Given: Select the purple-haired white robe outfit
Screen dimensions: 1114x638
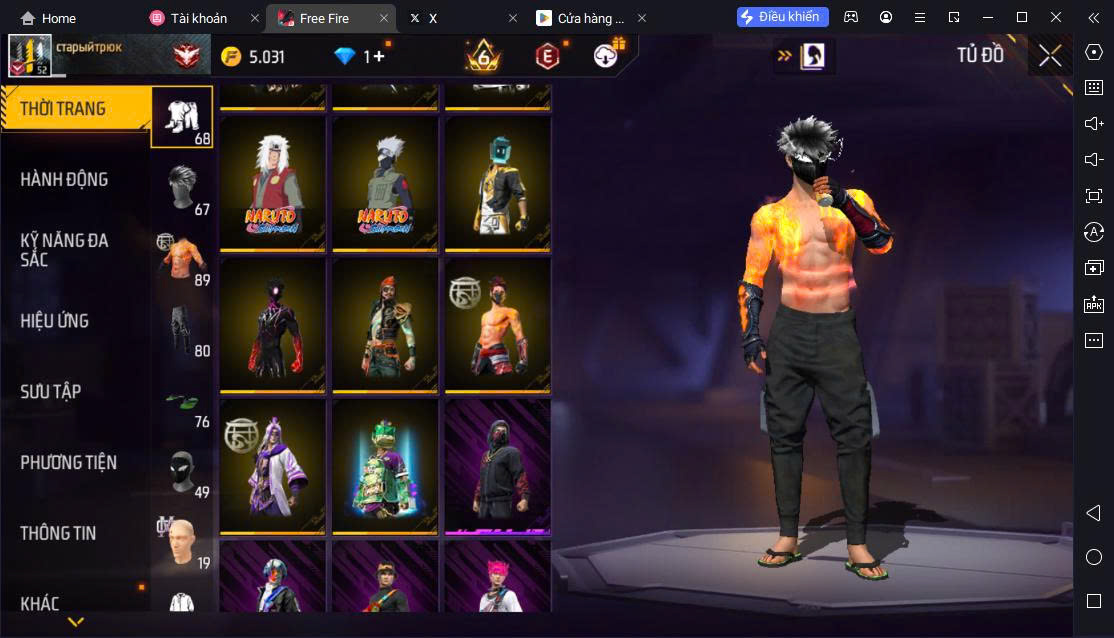Looking at the screenshot, I should [x=273, y=467].
